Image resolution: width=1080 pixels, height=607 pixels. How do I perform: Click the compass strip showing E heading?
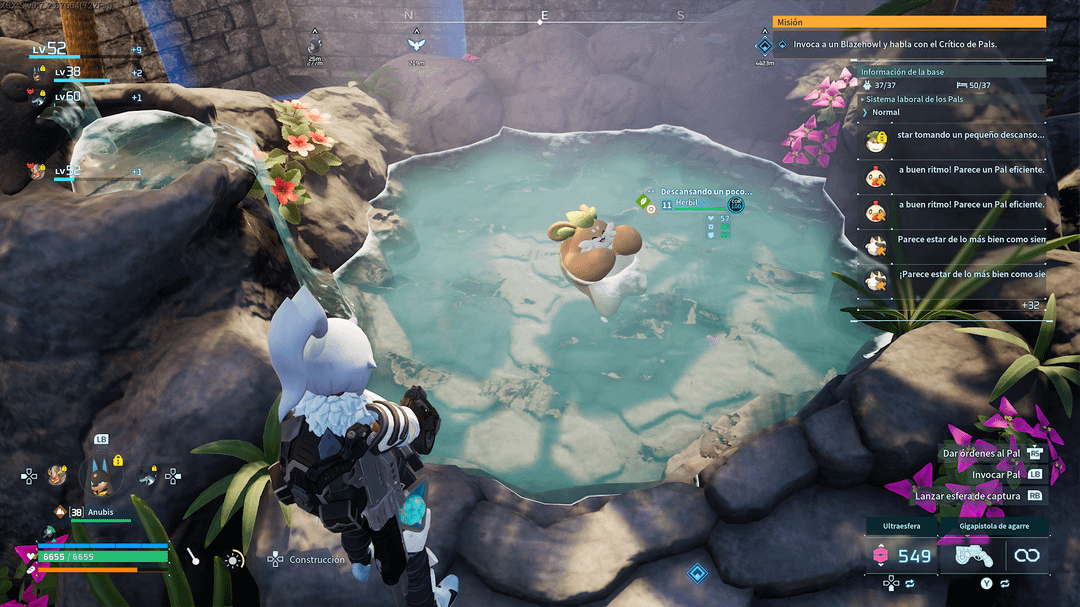544,16
